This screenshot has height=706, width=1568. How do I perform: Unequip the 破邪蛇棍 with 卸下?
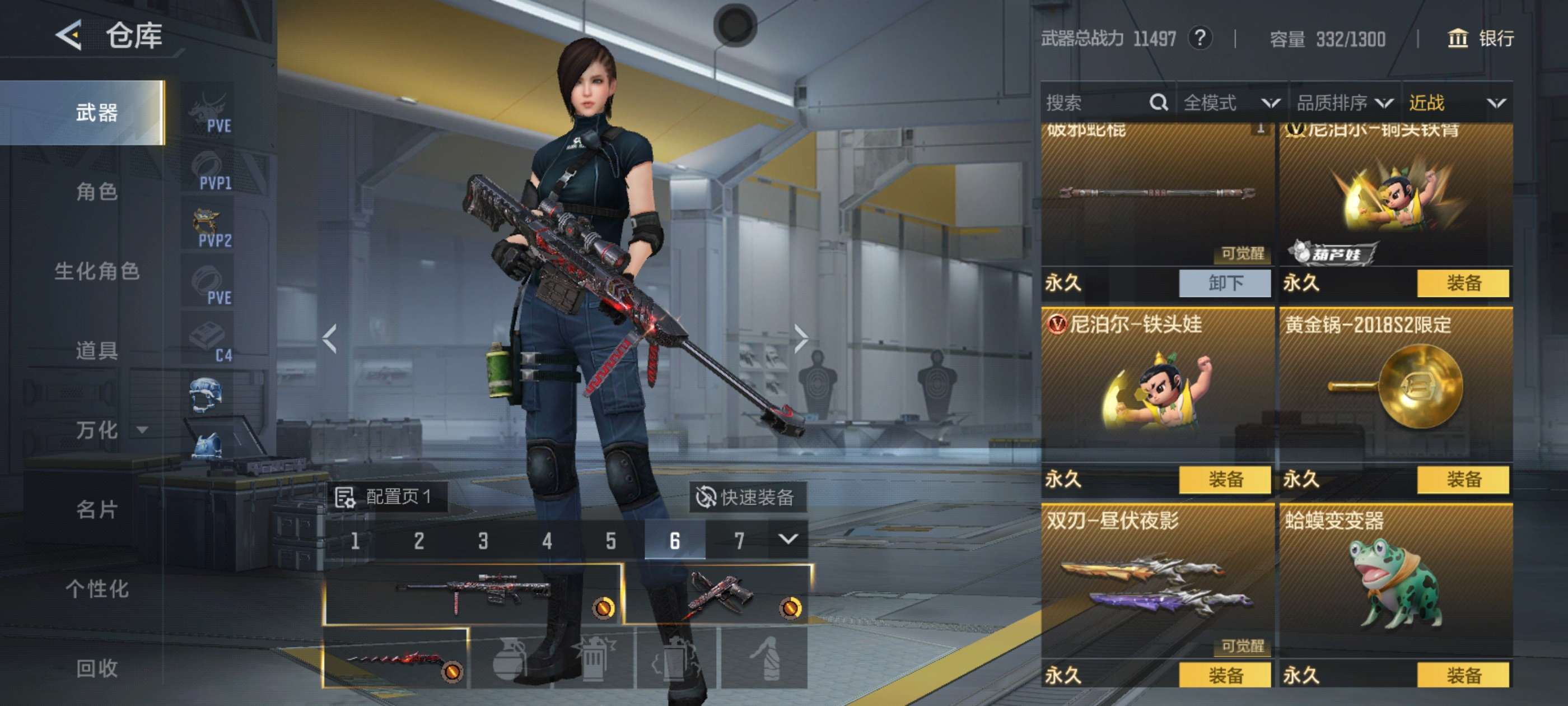[x=1225, y=284]
